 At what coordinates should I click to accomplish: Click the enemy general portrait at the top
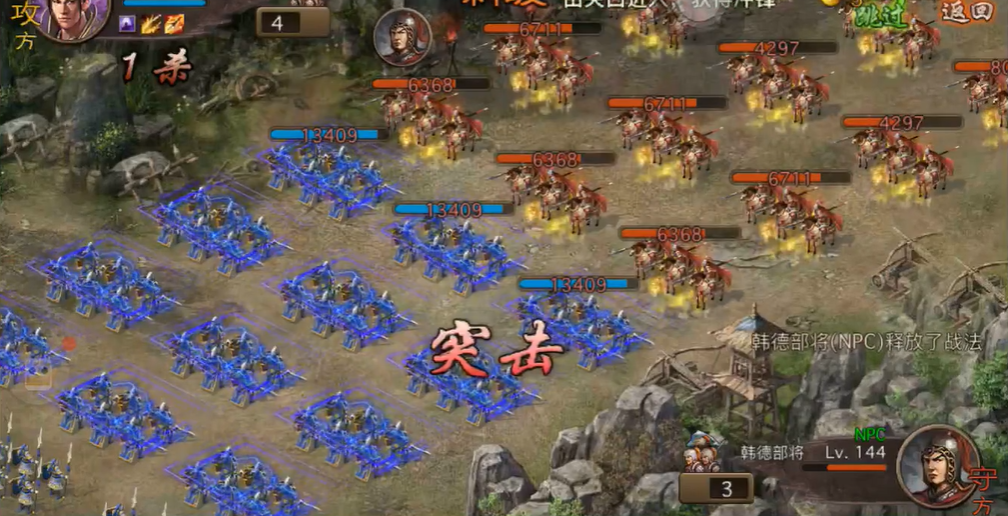pos(401,38)
